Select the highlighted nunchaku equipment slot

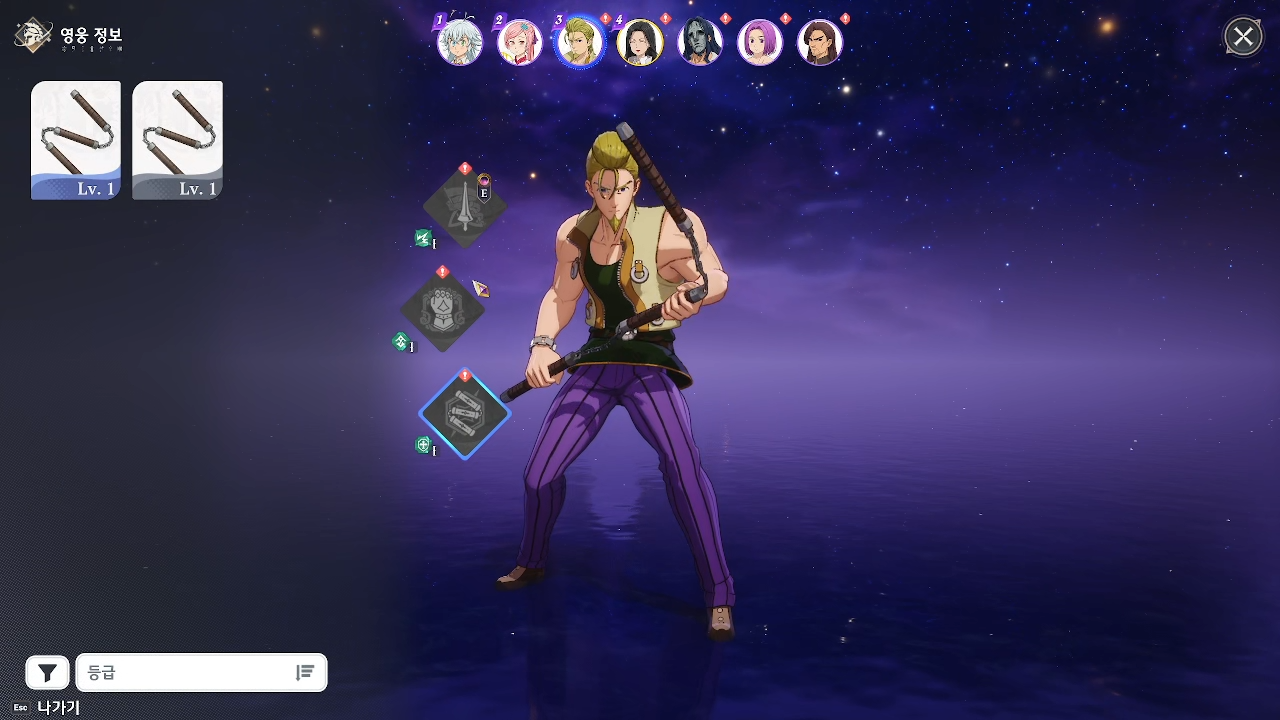click(465, 413)
